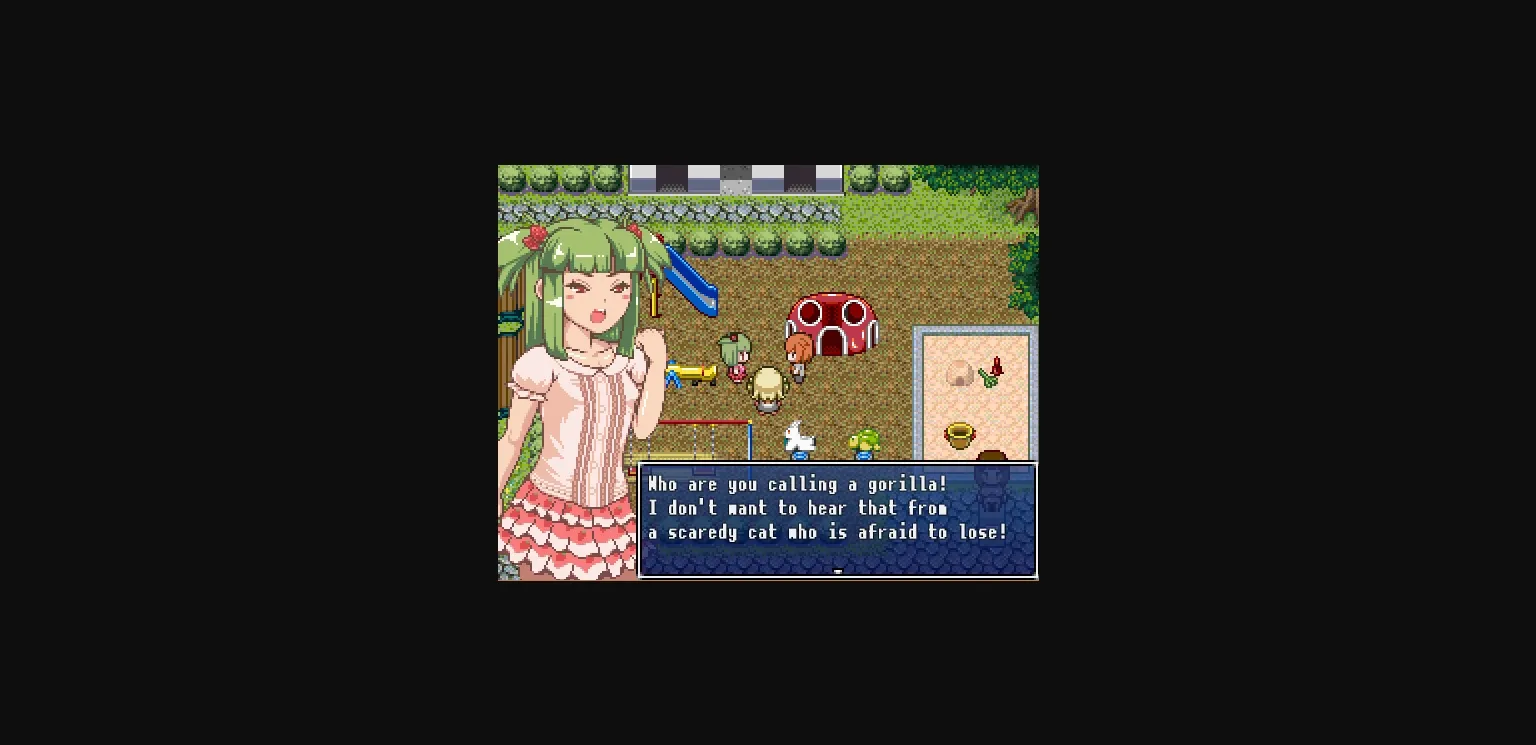Select the line 'Who are you calling a gorilla!'
The image size is (1536, 745).
(797, 484)
